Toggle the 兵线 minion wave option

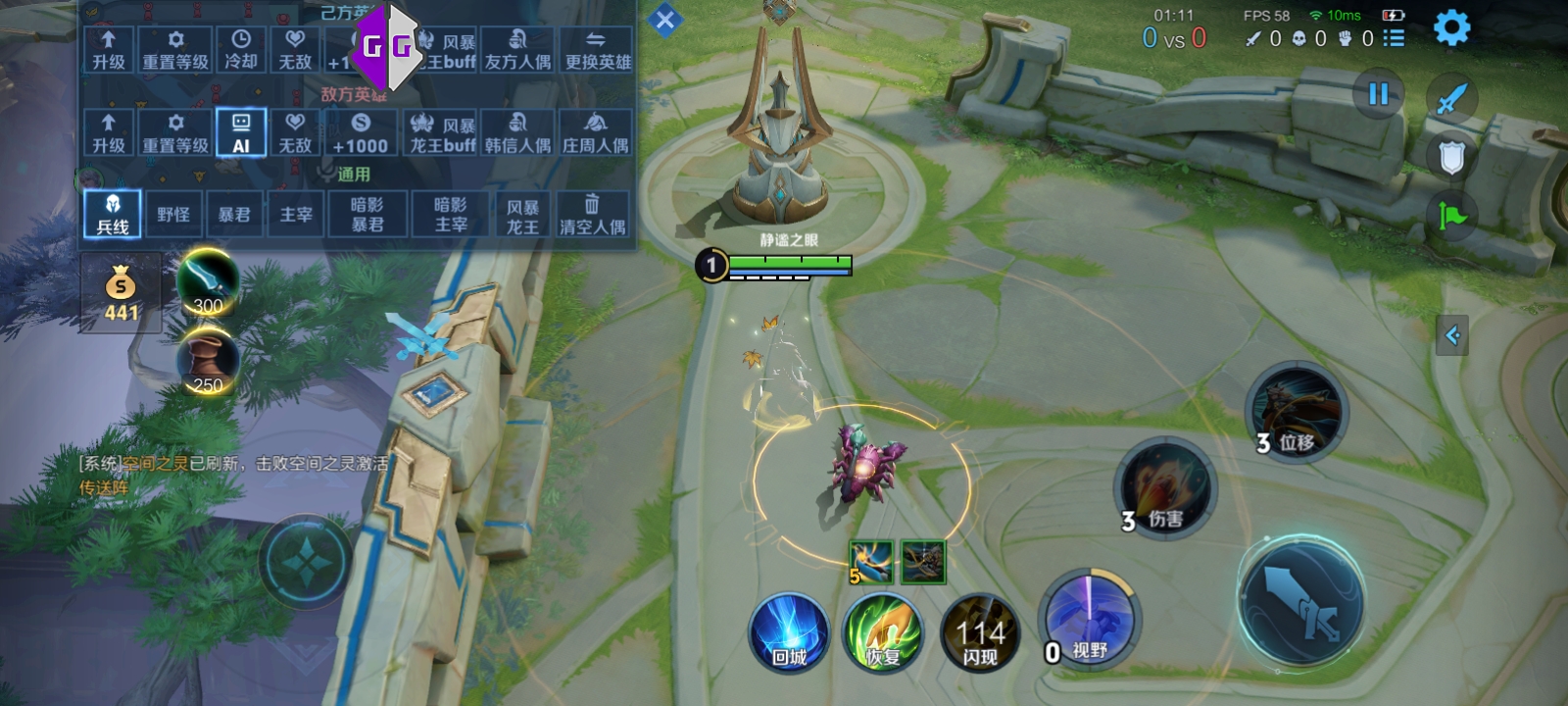[113, 214]
